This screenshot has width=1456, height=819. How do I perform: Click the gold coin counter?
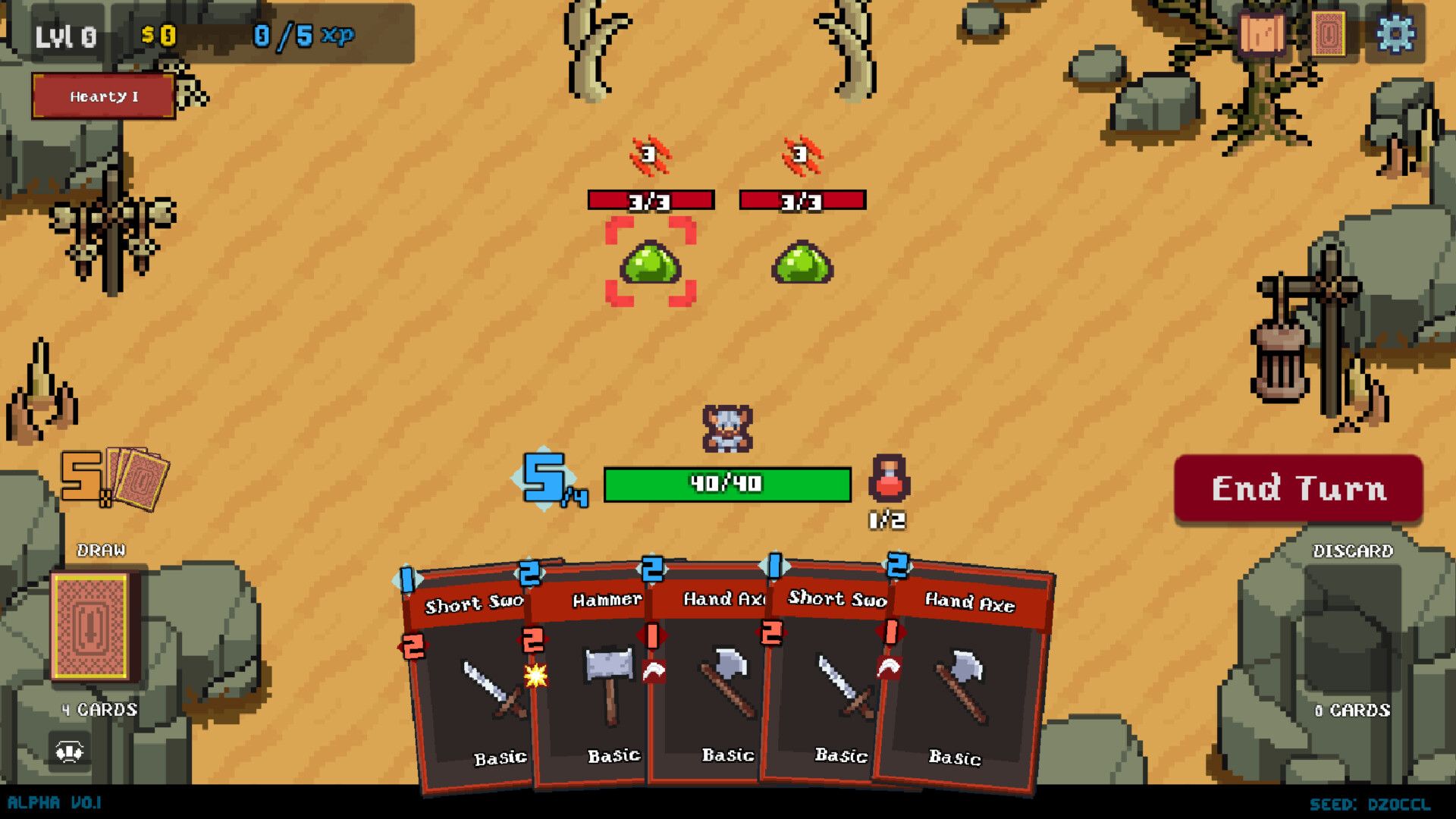coord(158,33)
